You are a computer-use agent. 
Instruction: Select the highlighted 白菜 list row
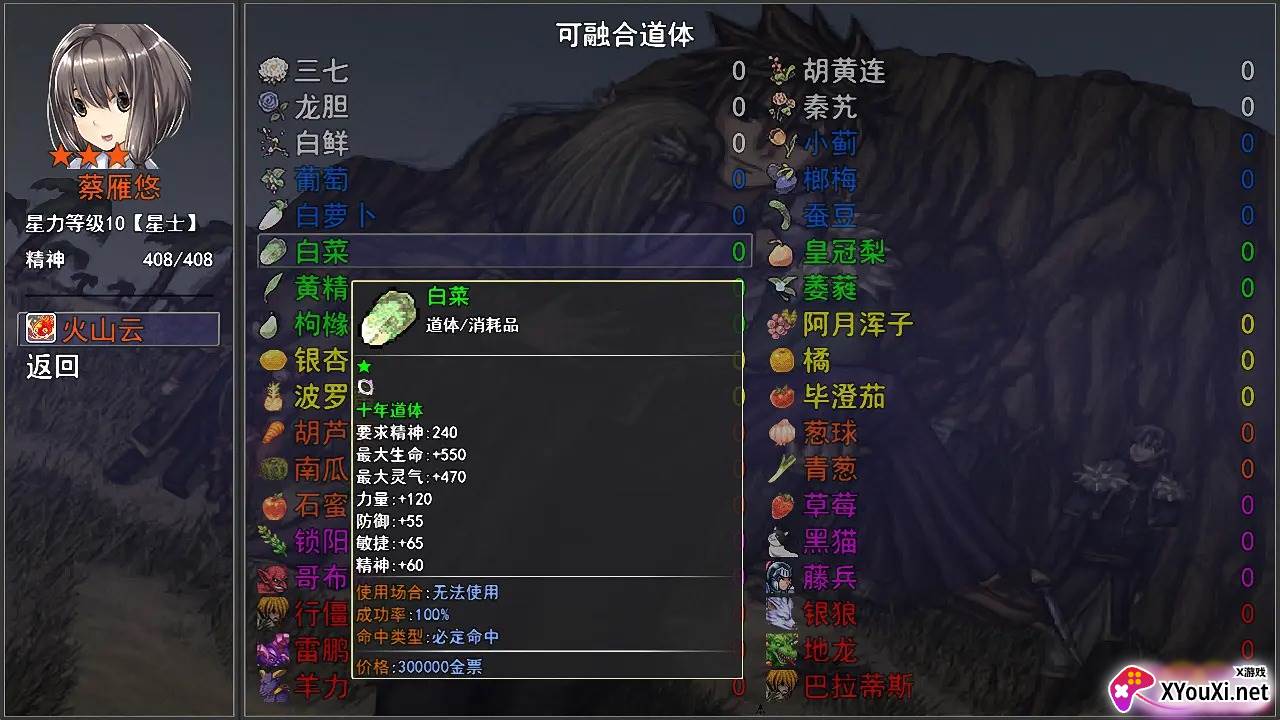(500, 252)
